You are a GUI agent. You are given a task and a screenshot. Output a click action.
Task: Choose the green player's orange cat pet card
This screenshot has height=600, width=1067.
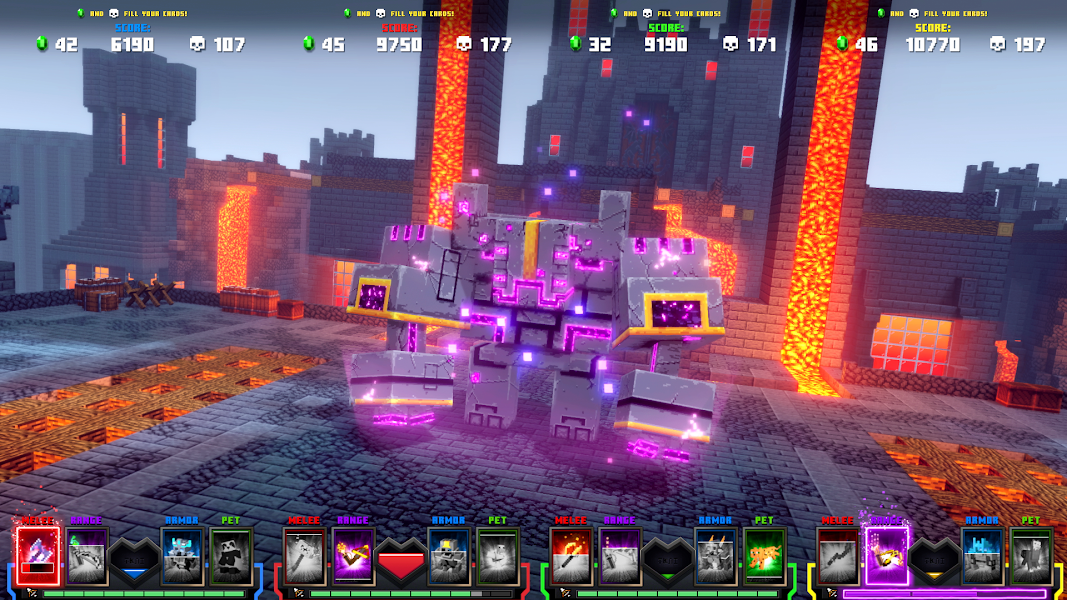point(764,556)
